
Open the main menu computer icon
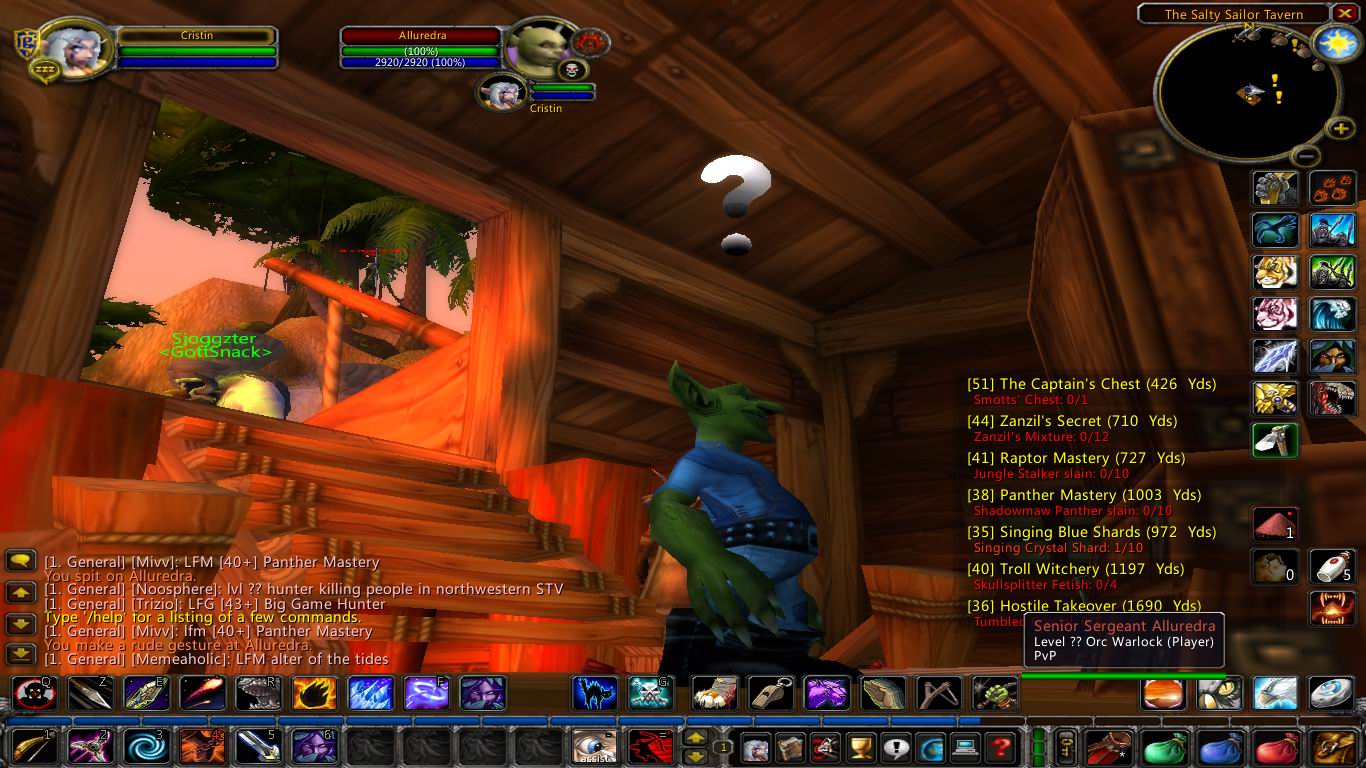click(966, 748)
